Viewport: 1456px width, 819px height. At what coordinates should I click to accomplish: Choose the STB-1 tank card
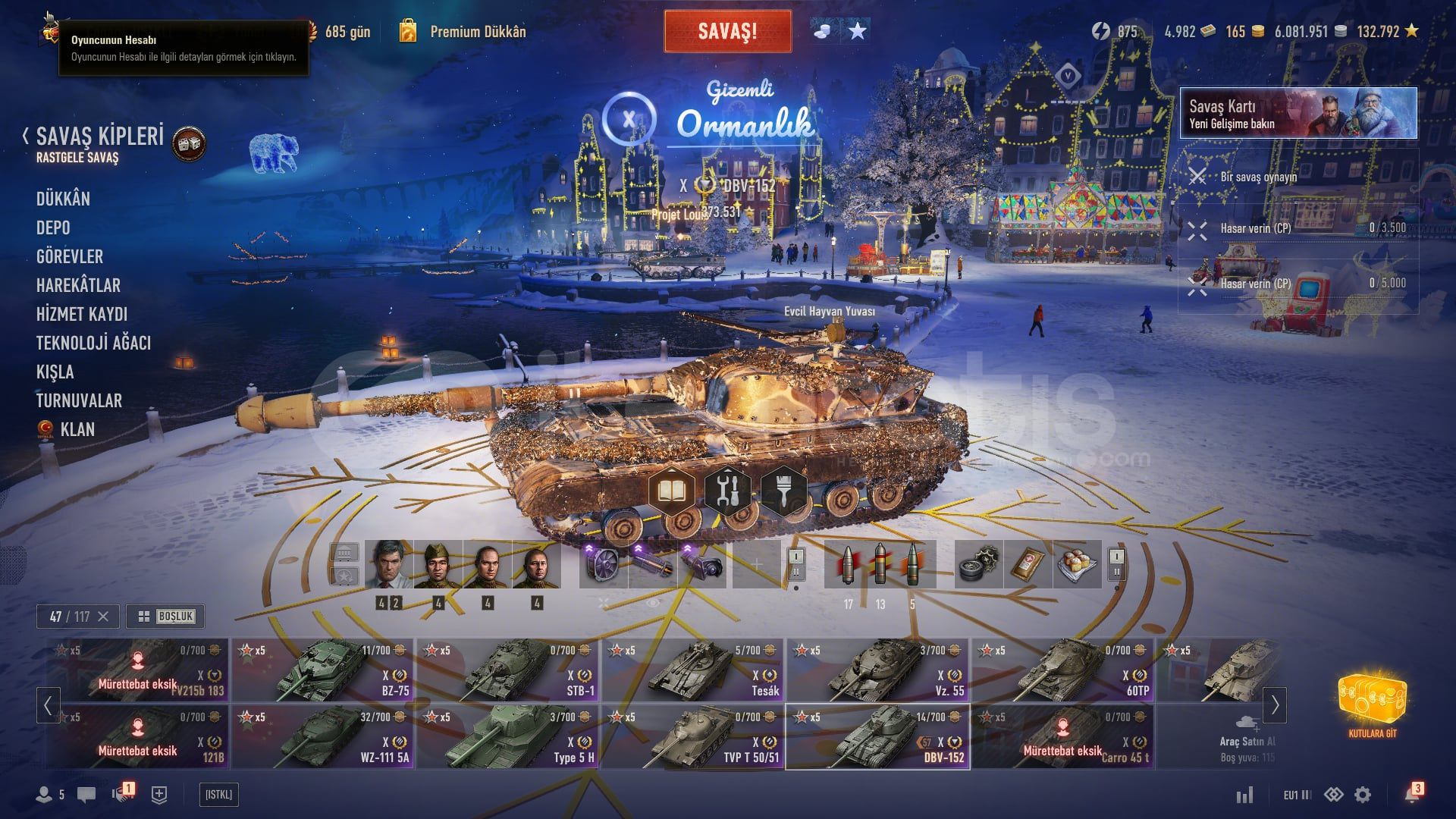click(x=508, y=670)
